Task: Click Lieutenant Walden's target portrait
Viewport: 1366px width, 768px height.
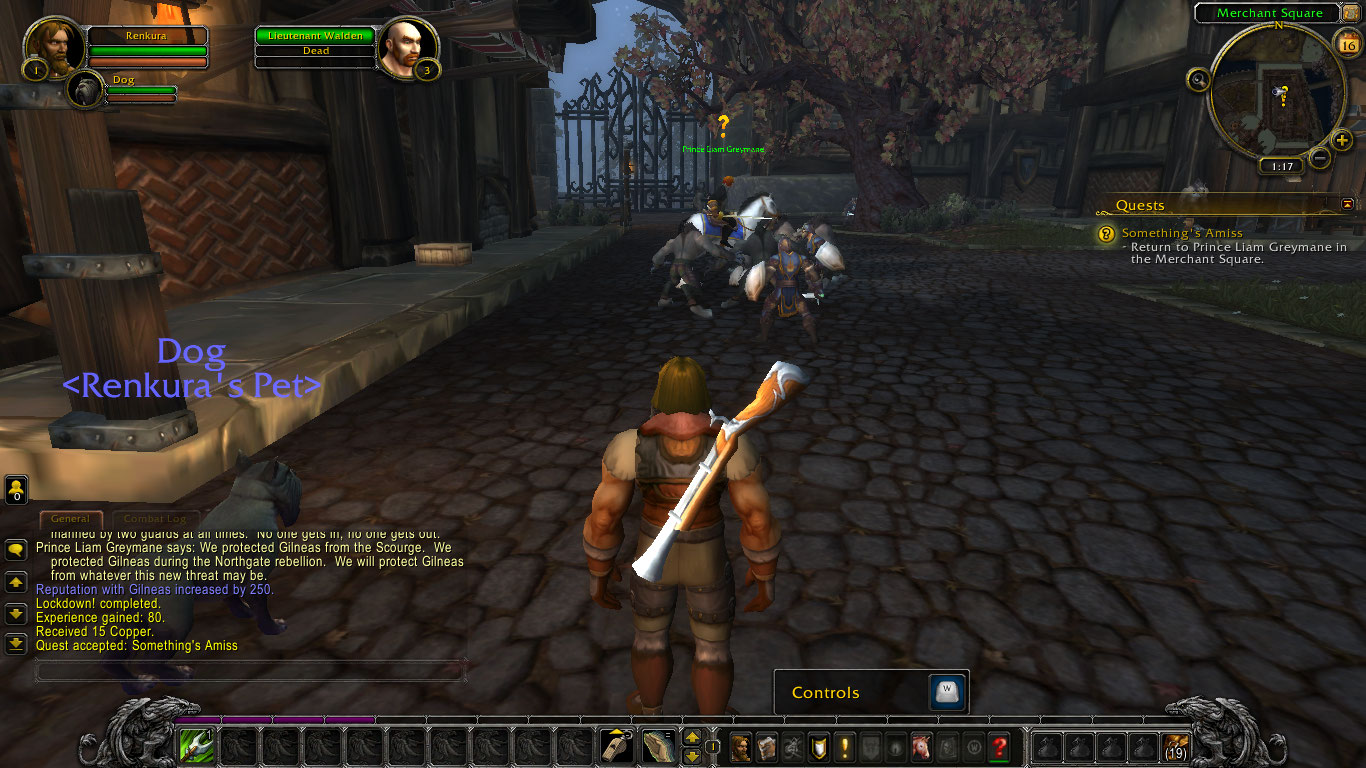Action: (x=408, y=47)
